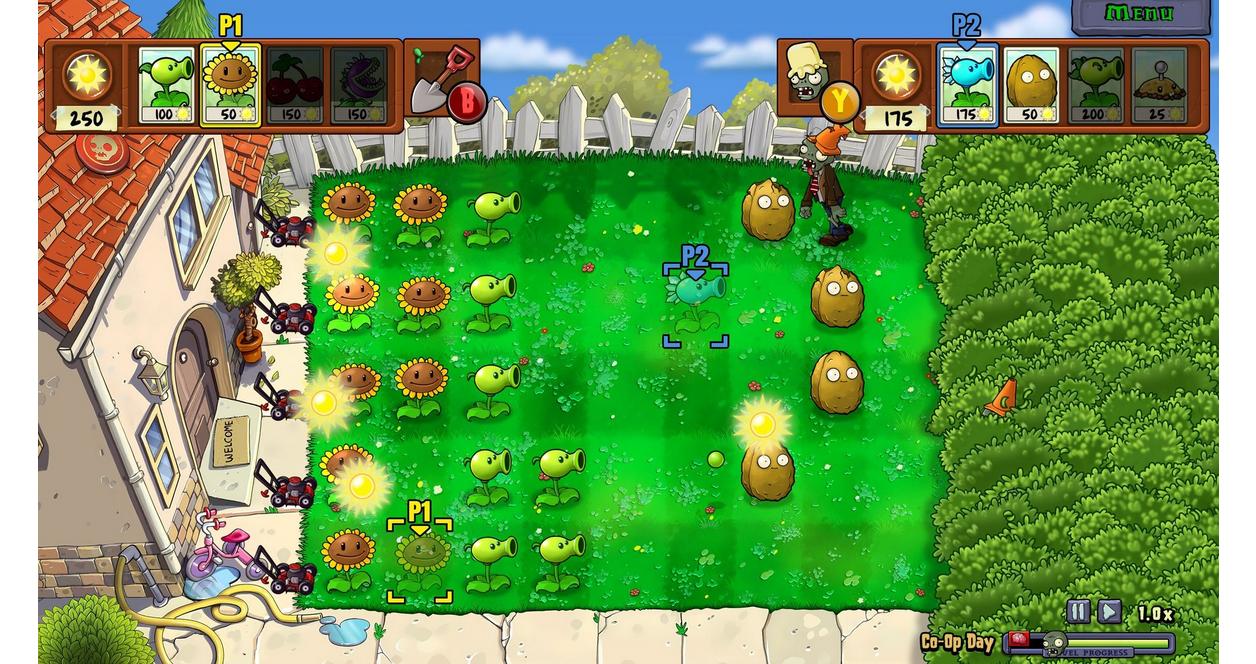Select P2's Snow Pea seed packet
1256x664 pixels.
point(967,85)
